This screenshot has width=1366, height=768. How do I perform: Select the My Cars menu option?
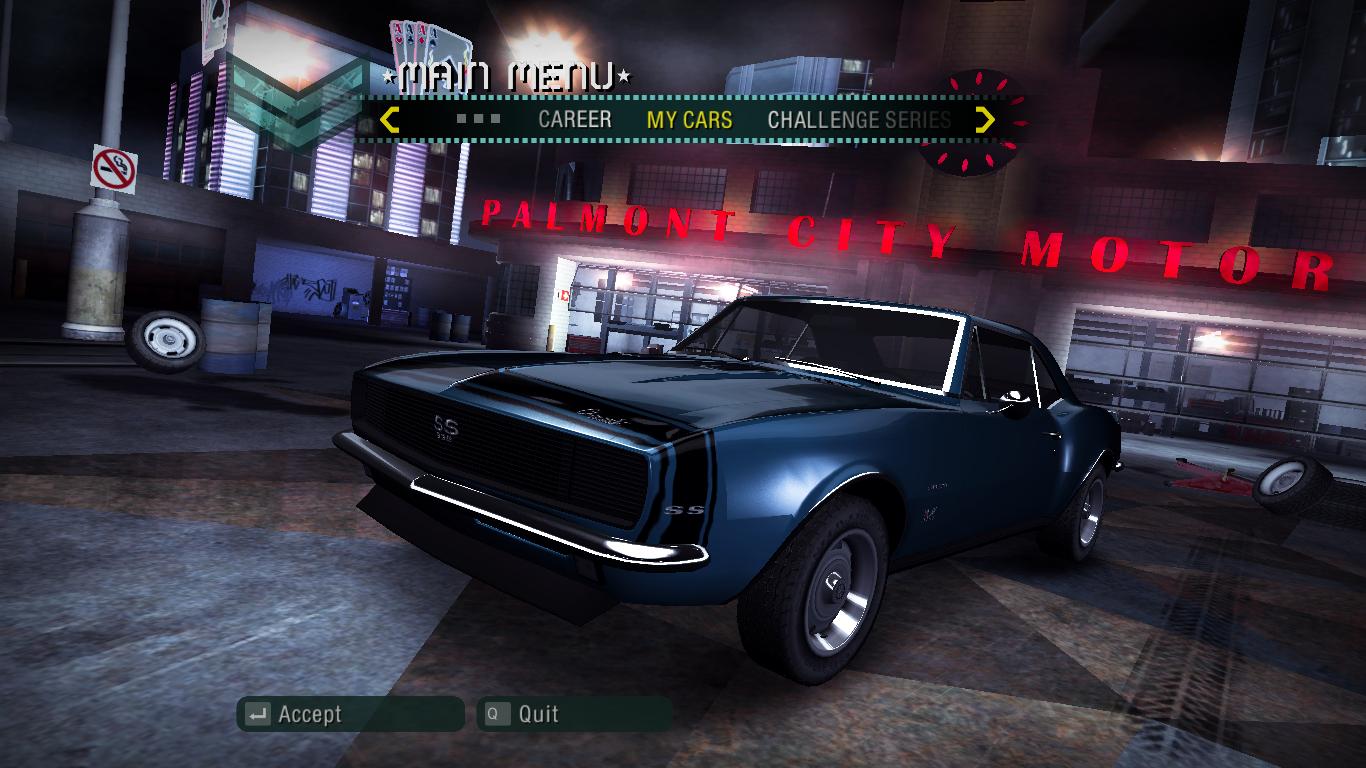click(689, 120)
